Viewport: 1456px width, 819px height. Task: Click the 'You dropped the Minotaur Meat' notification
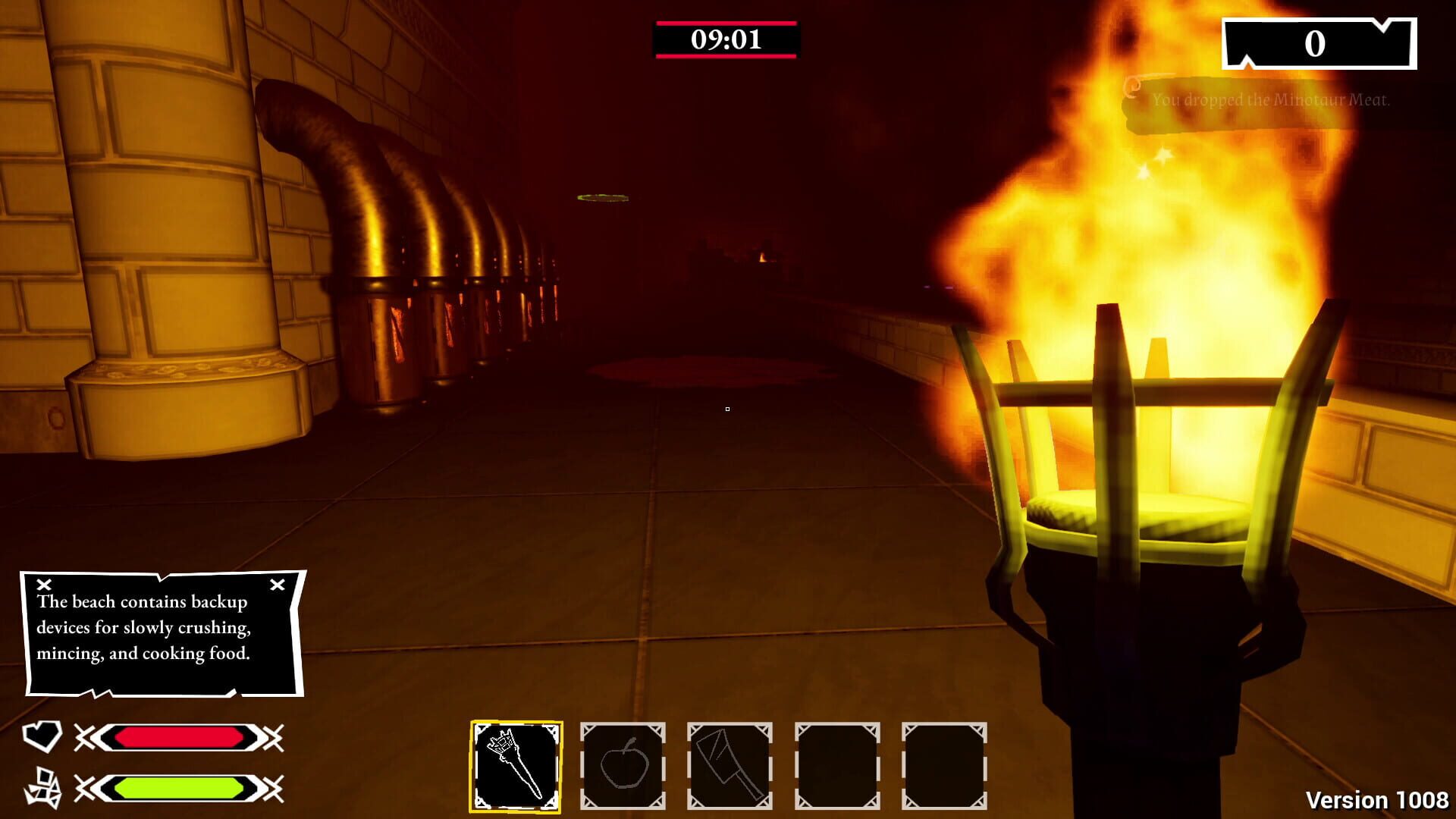[1271, 99]
